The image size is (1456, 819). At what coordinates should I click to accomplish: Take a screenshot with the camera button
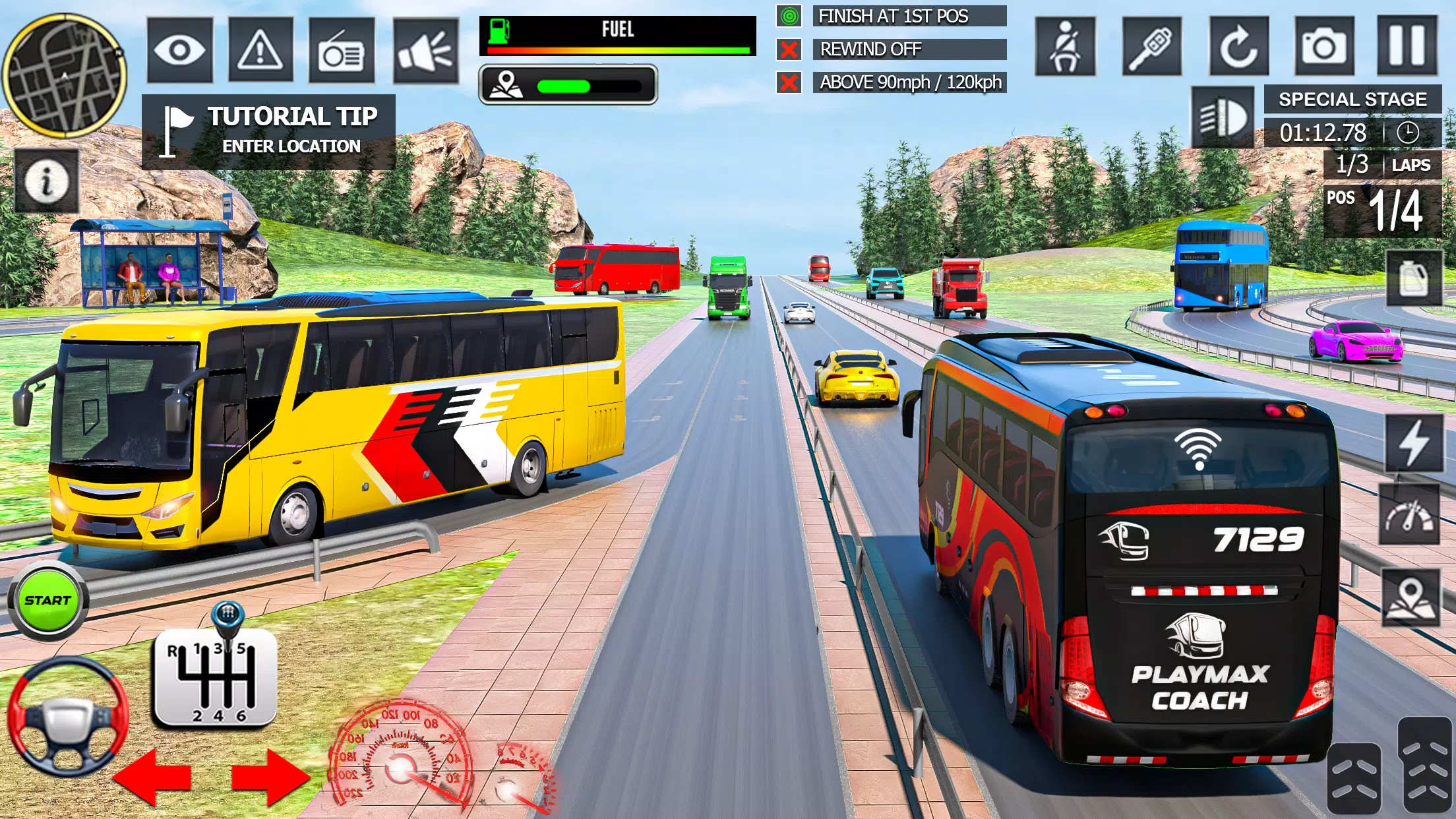coord(1324,46)
